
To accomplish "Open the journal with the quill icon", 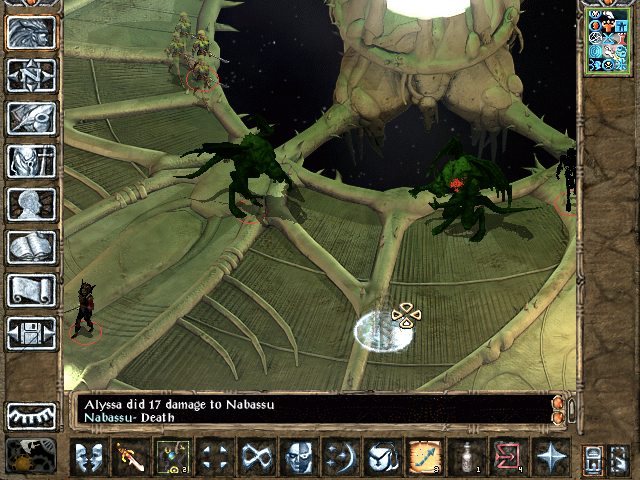I will point(31,118).
